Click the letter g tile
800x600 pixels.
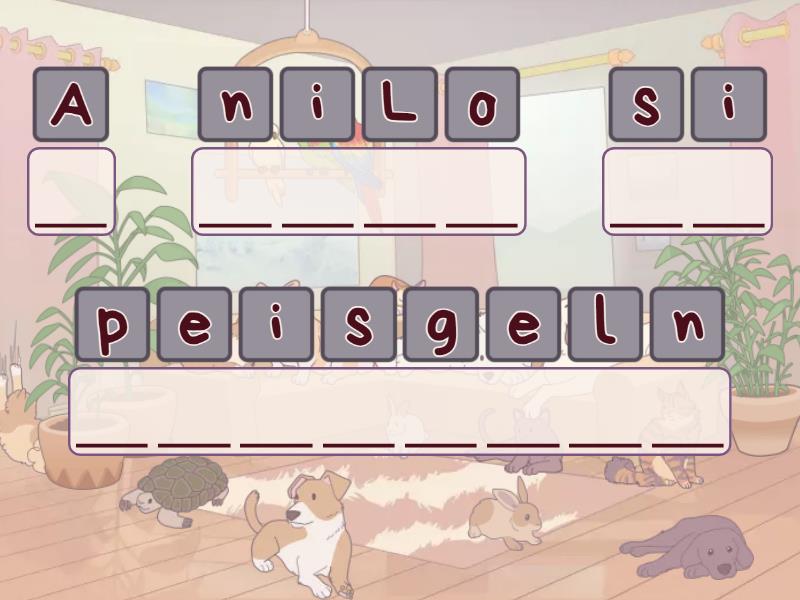(x=441, y=324)
